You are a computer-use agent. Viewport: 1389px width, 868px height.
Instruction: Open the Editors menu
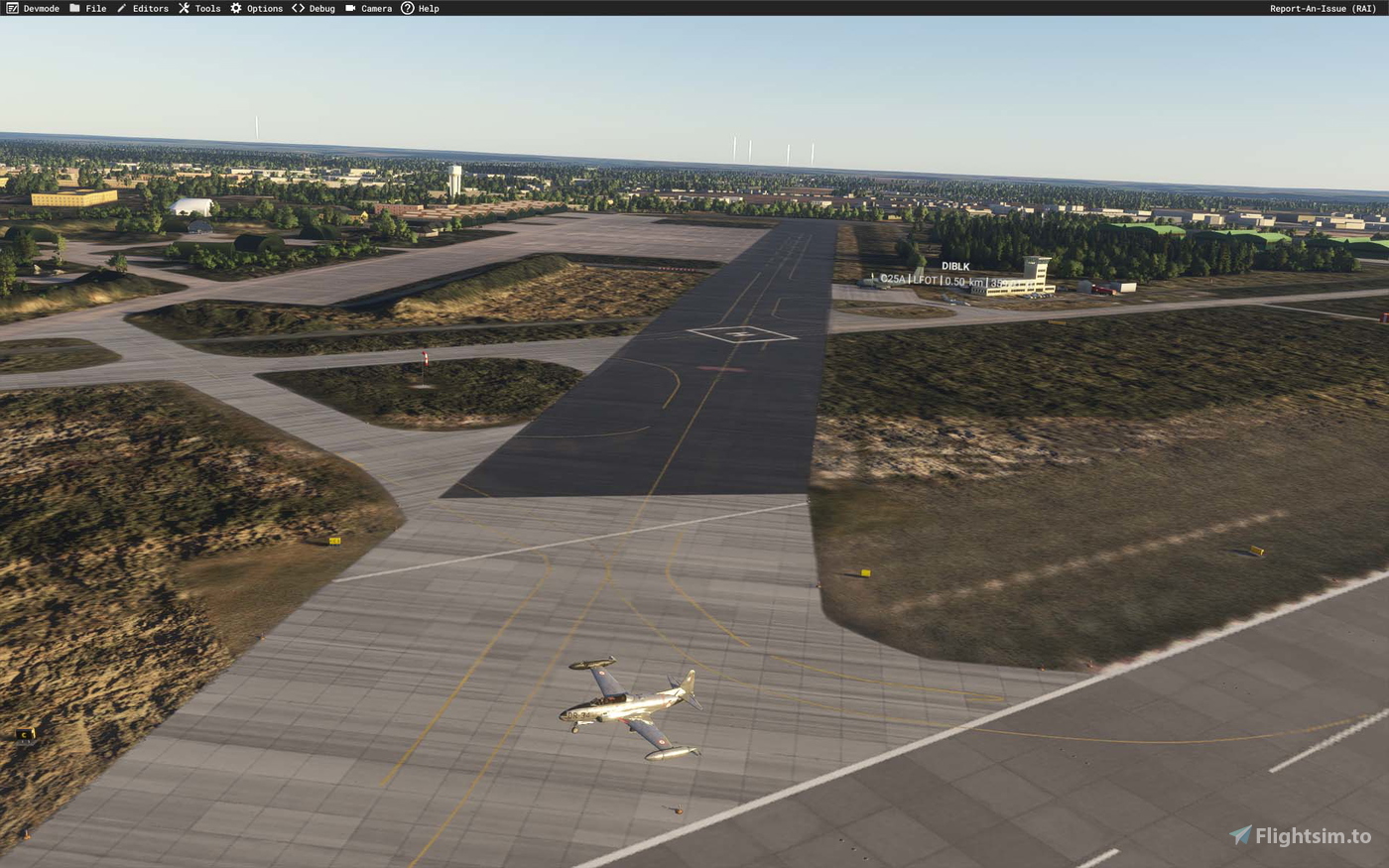[x=149, y=8]
